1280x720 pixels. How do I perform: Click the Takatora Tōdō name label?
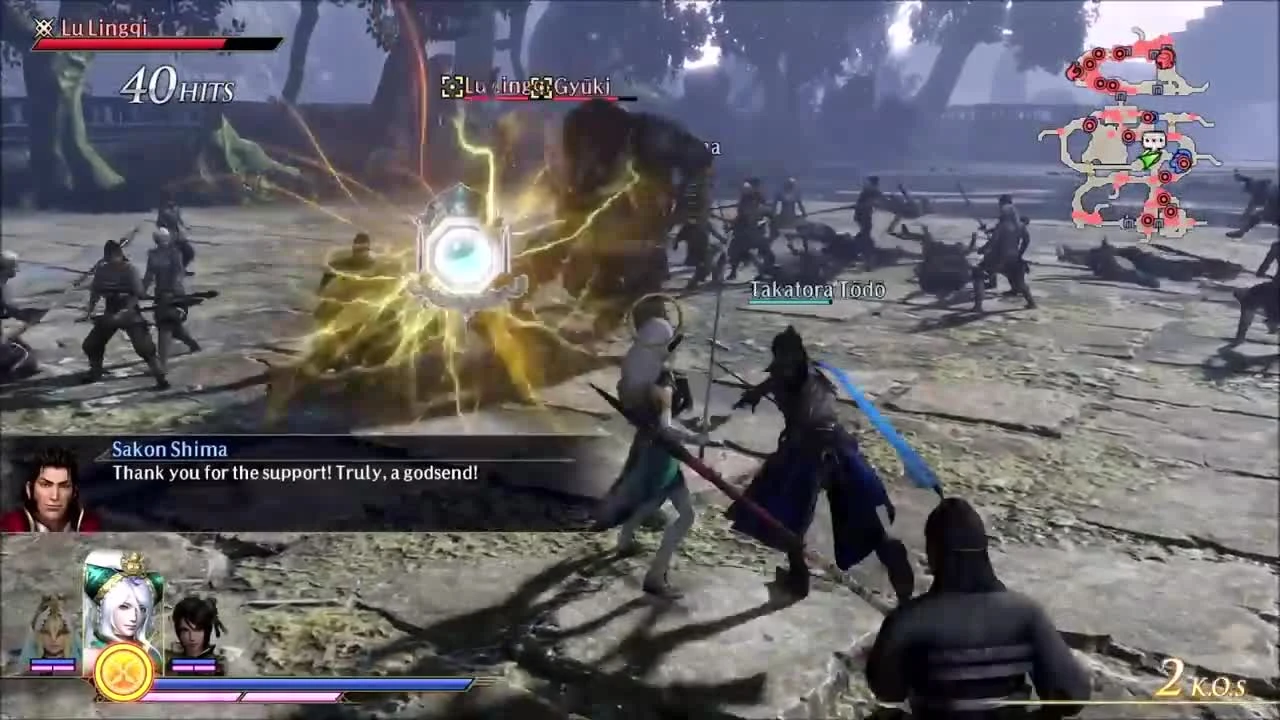815,289
